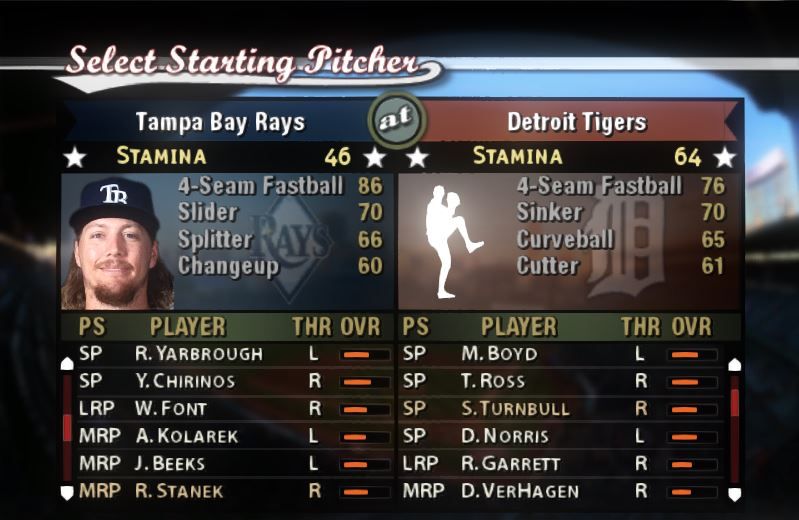Select highlighted Tigers pitcher S. Turnbull
The width and height of the screenshot is (799, 520).
pos(515,408)
